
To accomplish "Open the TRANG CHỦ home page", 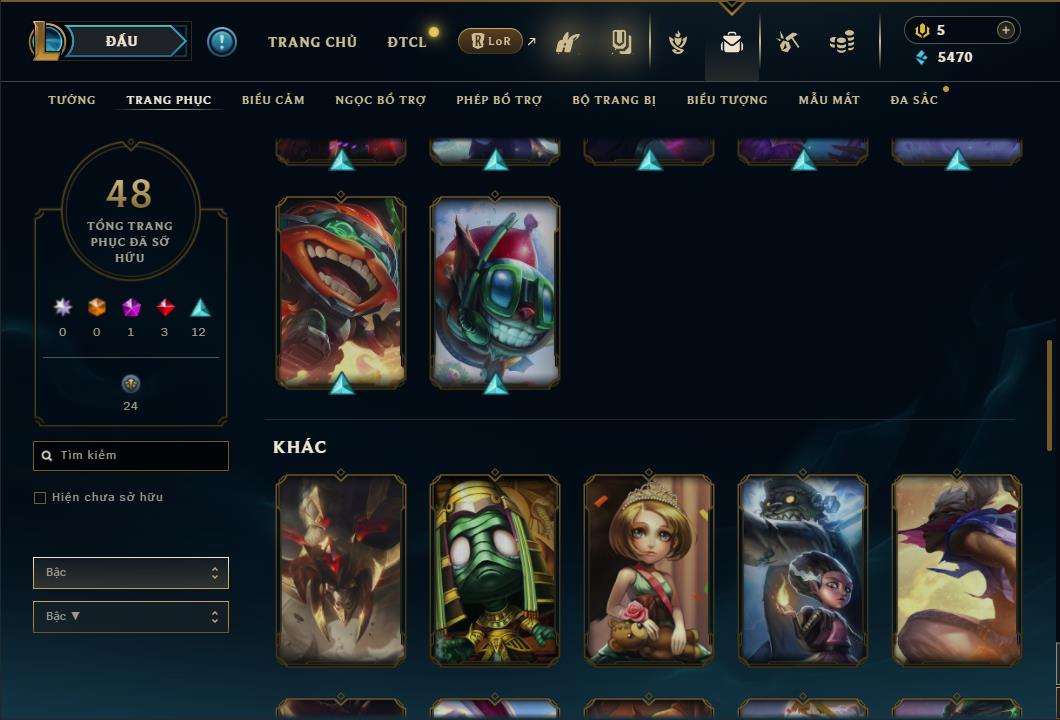I will 312,42.
